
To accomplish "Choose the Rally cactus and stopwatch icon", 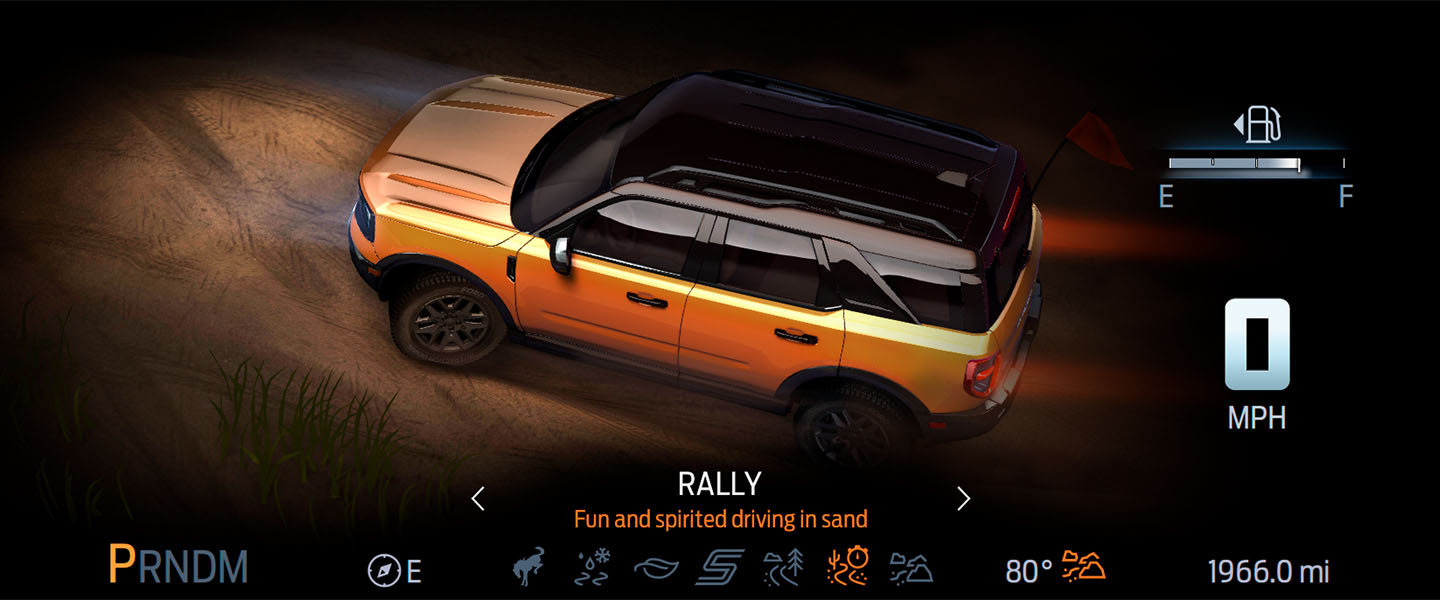I will [846, 568].
